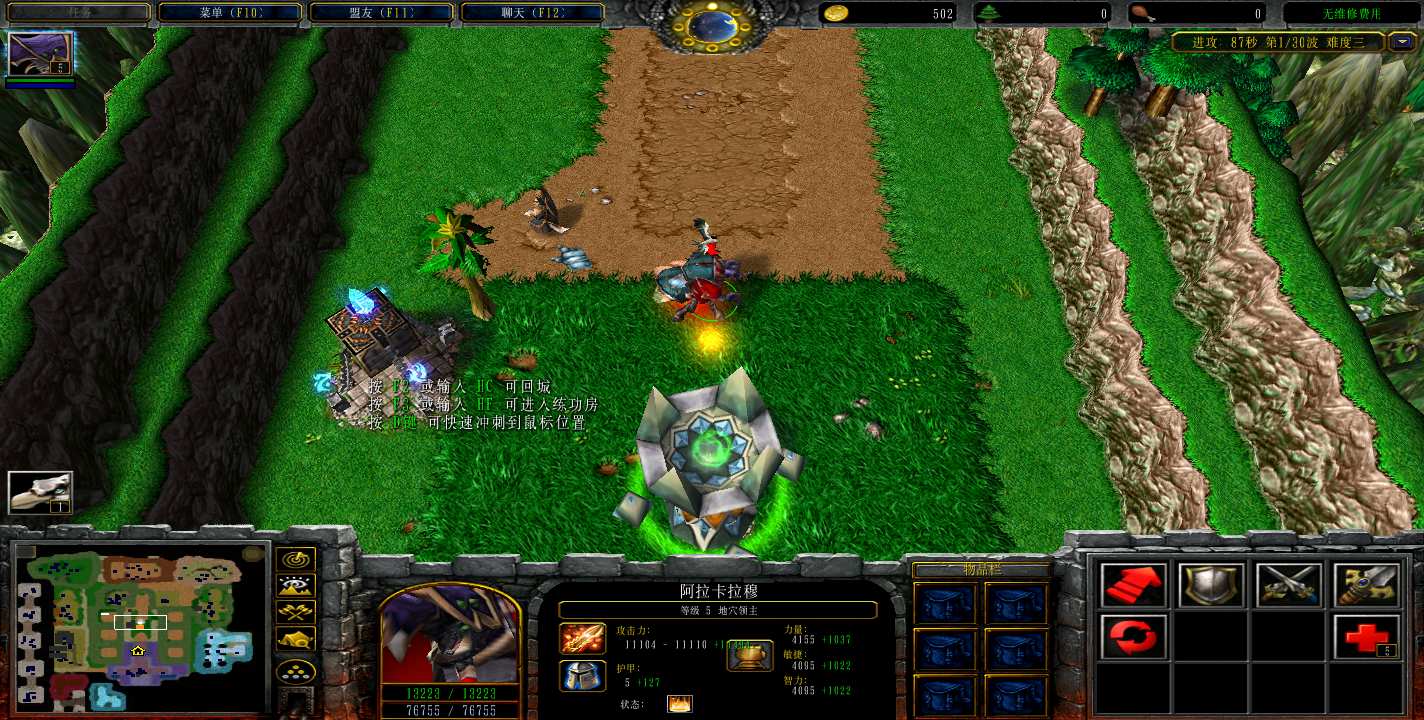Open the greyed 任务 quests button

78,13
